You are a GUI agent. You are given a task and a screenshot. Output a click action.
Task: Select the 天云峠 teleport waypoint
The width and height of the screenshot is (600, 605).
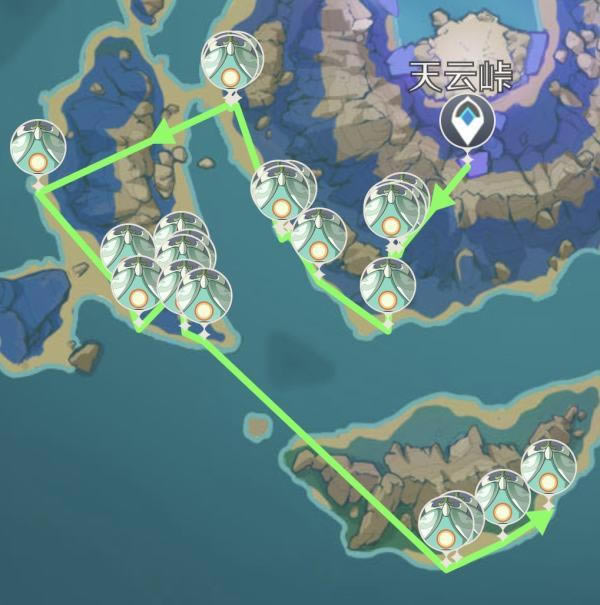[467, 122]
